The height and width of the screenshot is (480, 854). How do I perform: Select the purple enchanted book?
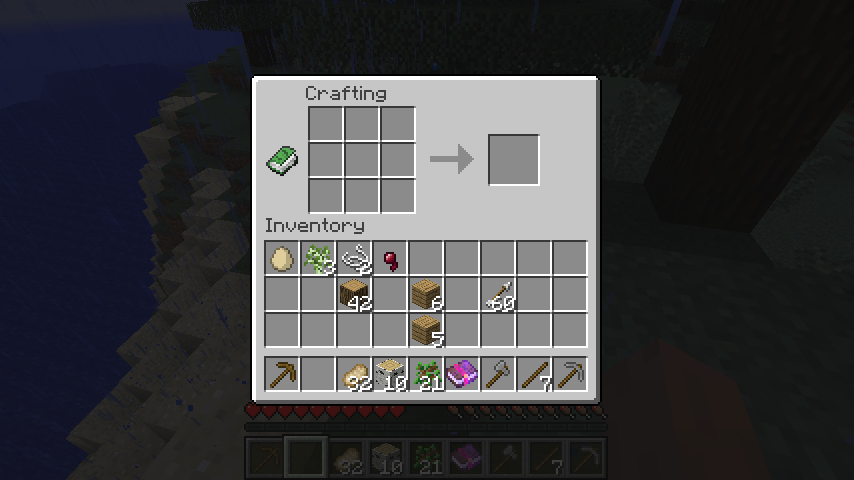(x=463, y=375)
